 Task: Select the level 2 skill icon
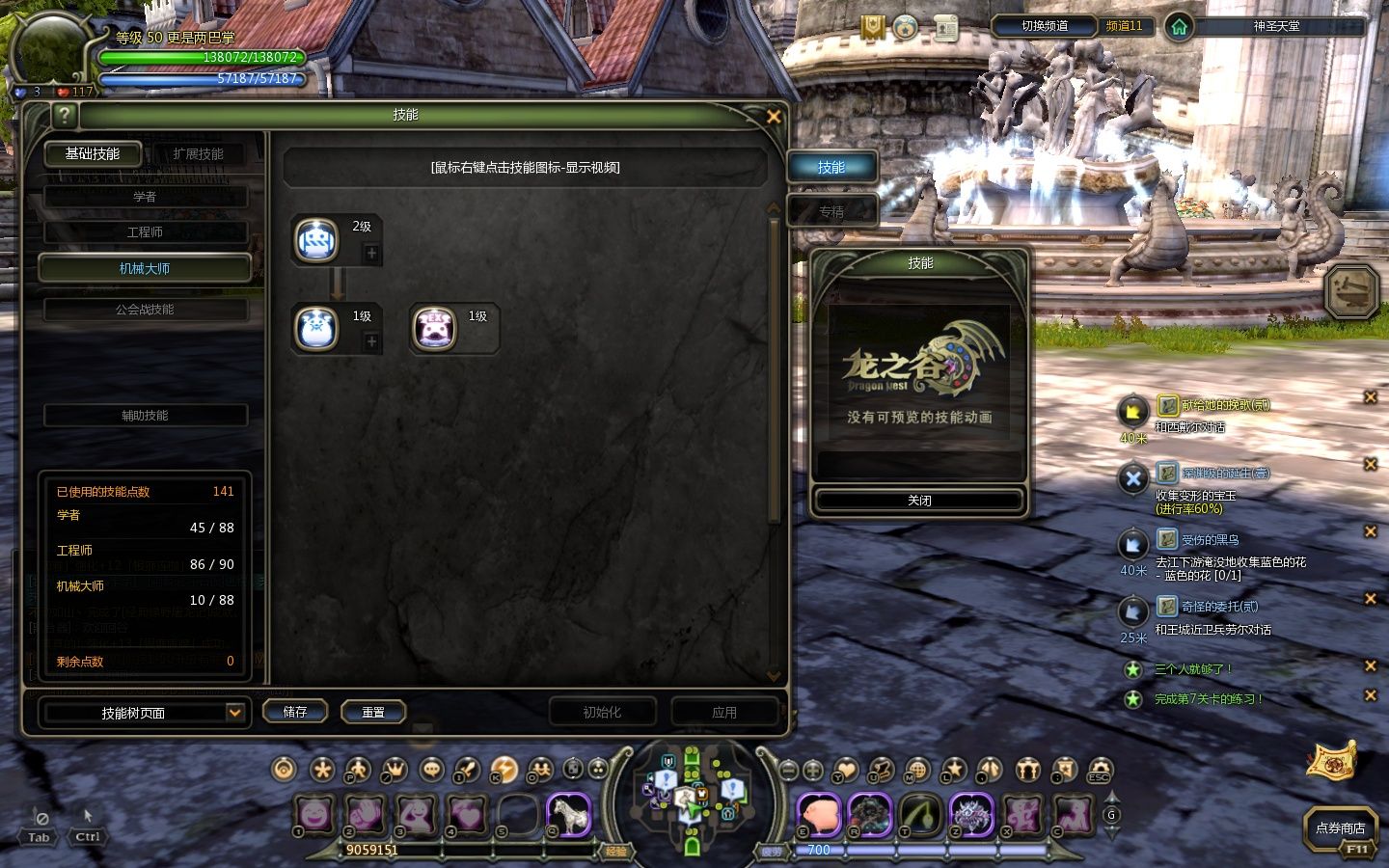pyautogui.click(x=315, y=240)
